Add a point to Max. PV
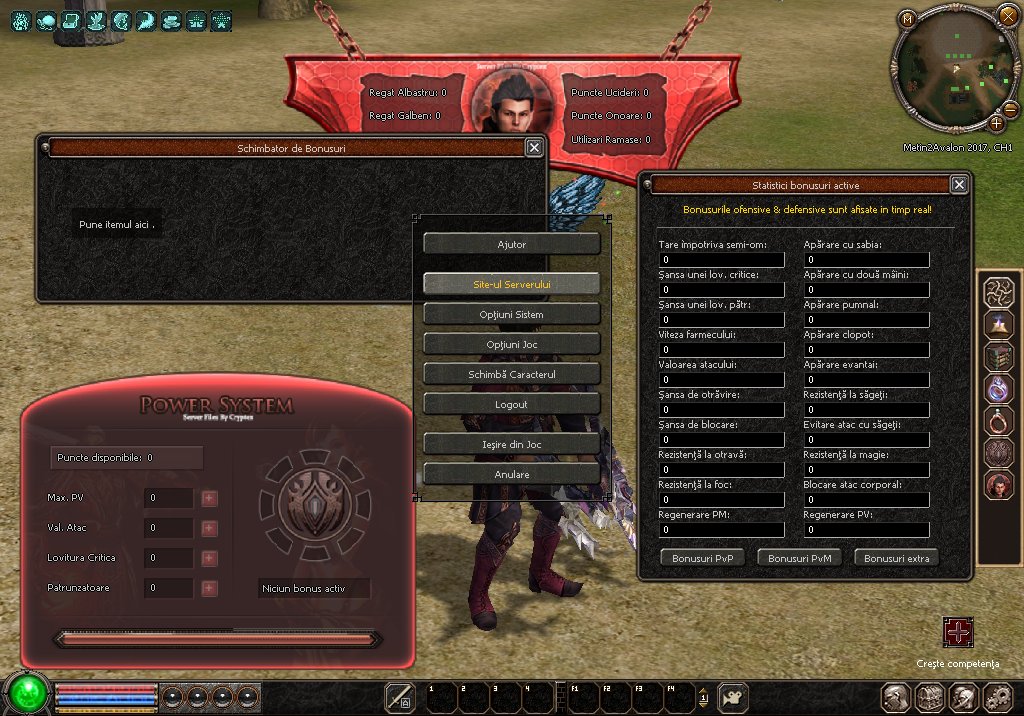The width and height of the screenshot is (1024, 716). tap(209, 498)
